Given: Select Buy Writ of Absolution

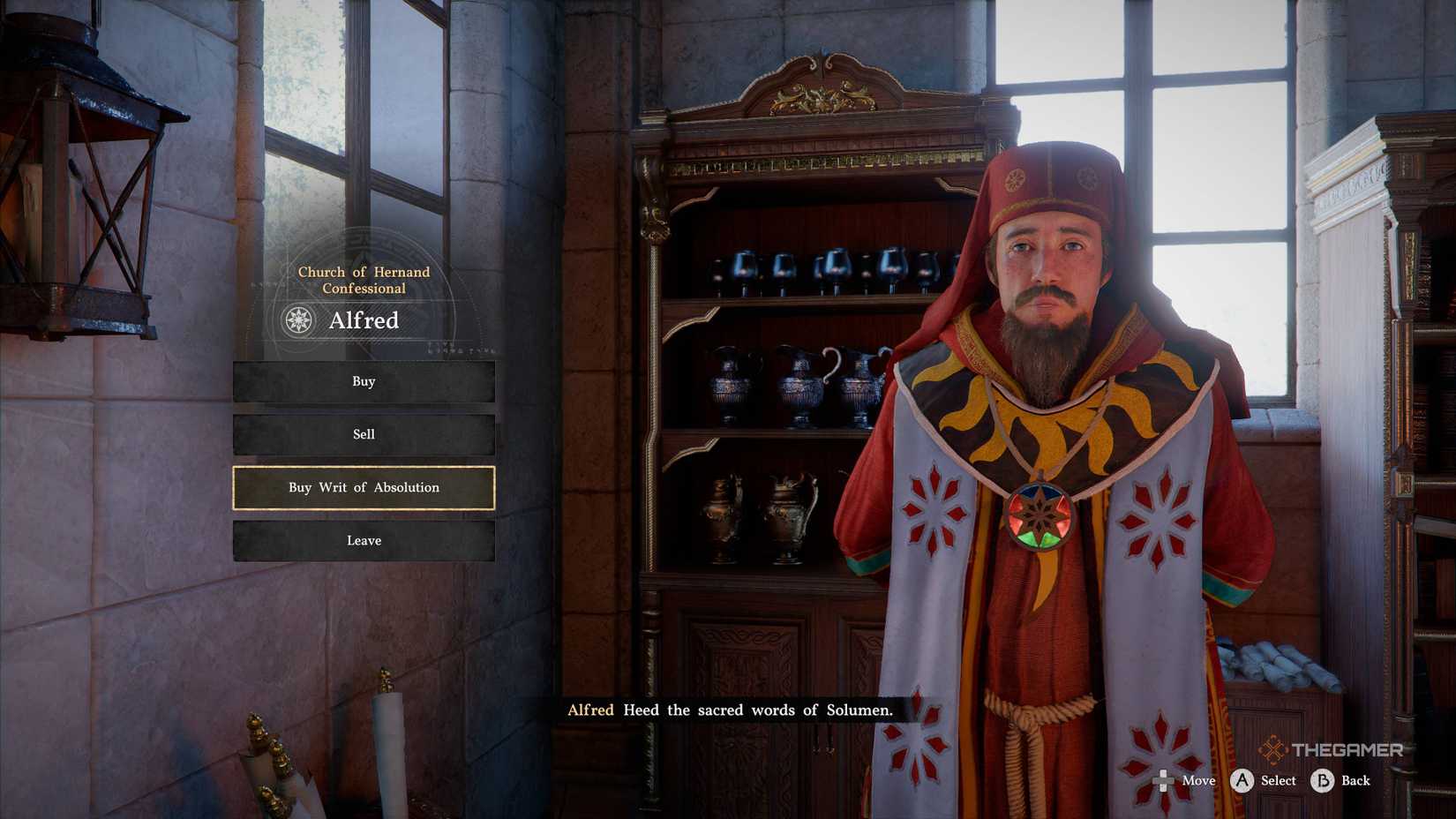Looking at the screenshot, I should (363, 487).
